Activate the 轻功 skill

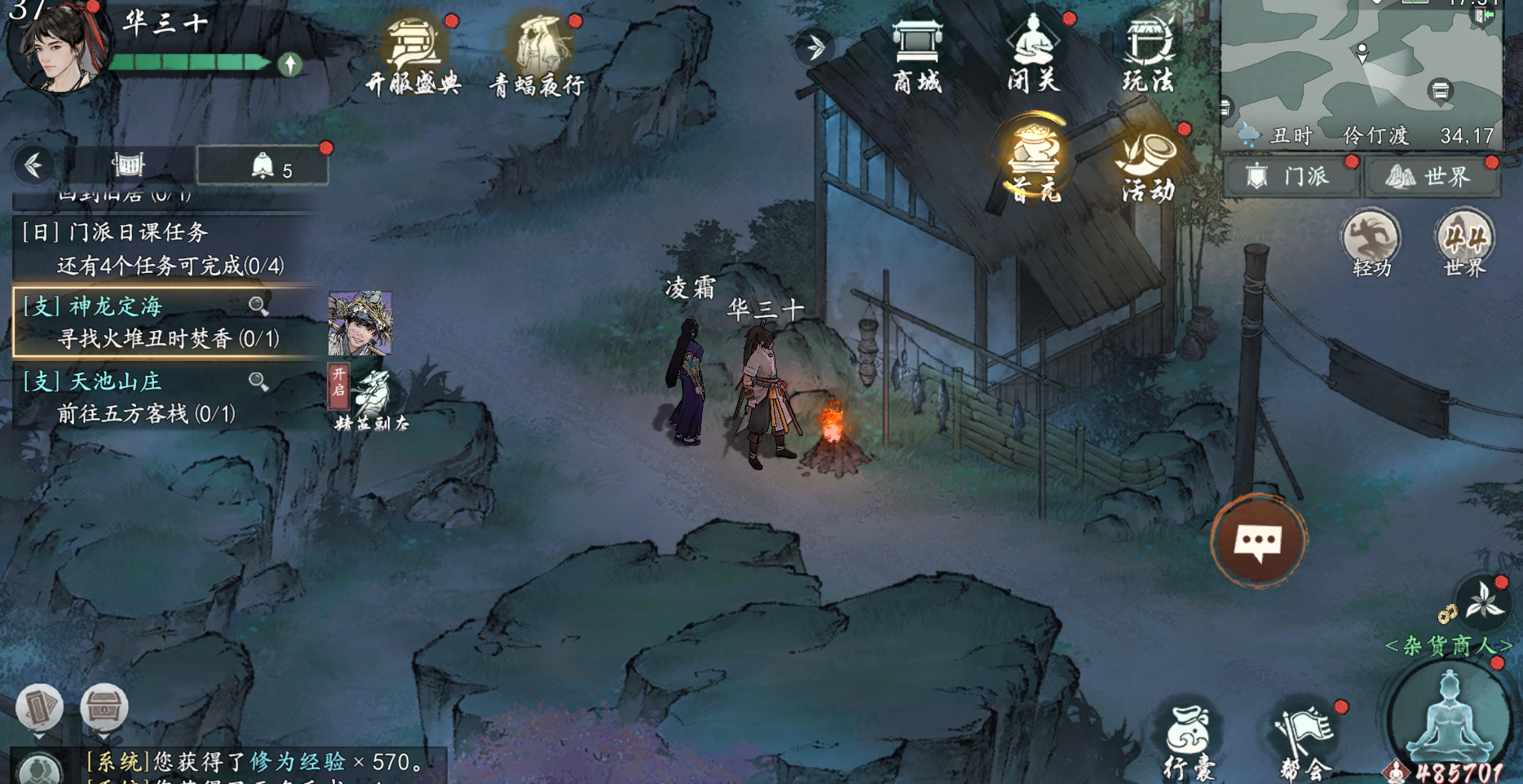coord(1371,244)
